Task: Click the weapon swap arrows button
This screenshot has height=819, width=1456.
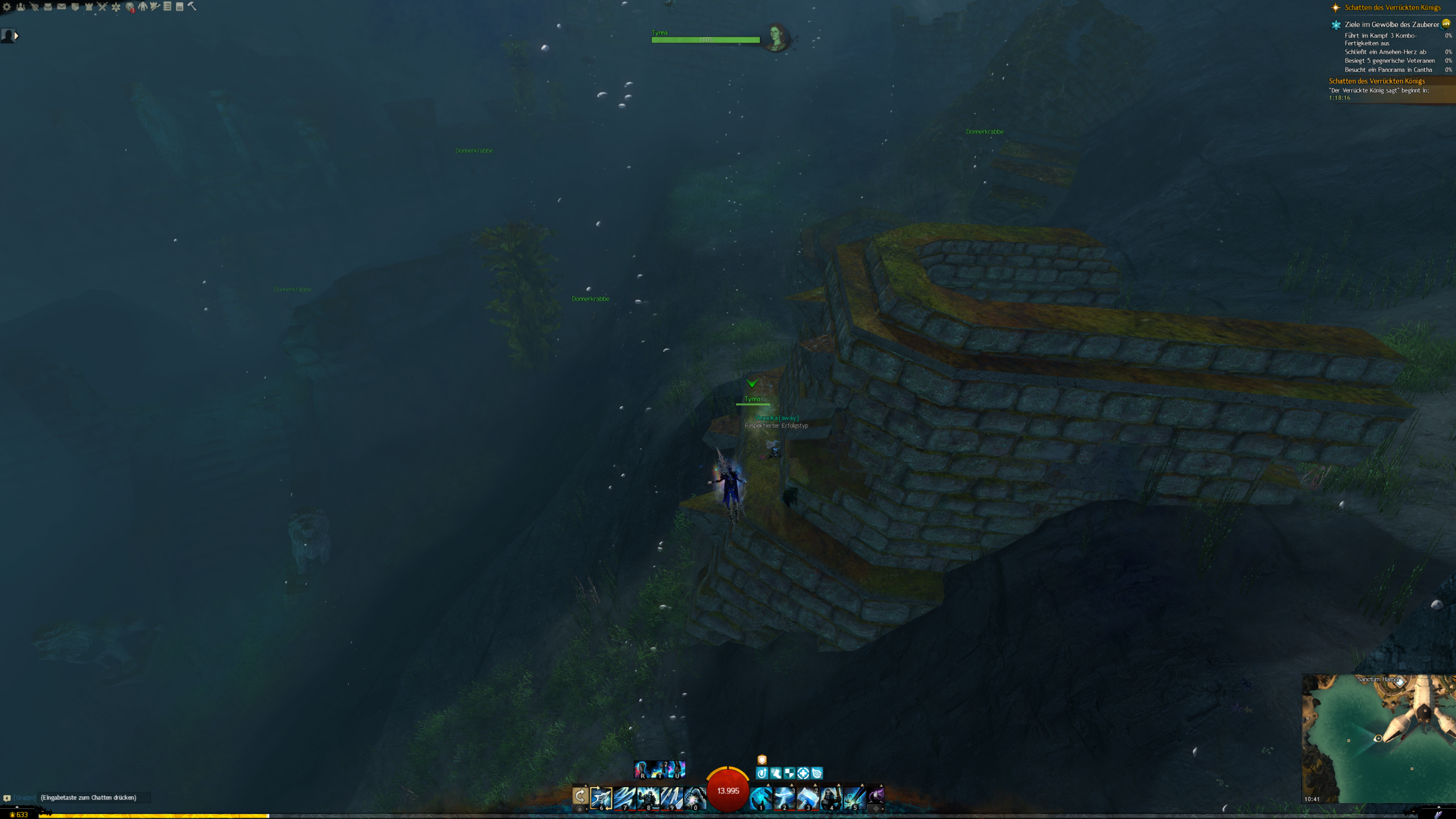Action: pyautogui.click(x=580, y=796)
